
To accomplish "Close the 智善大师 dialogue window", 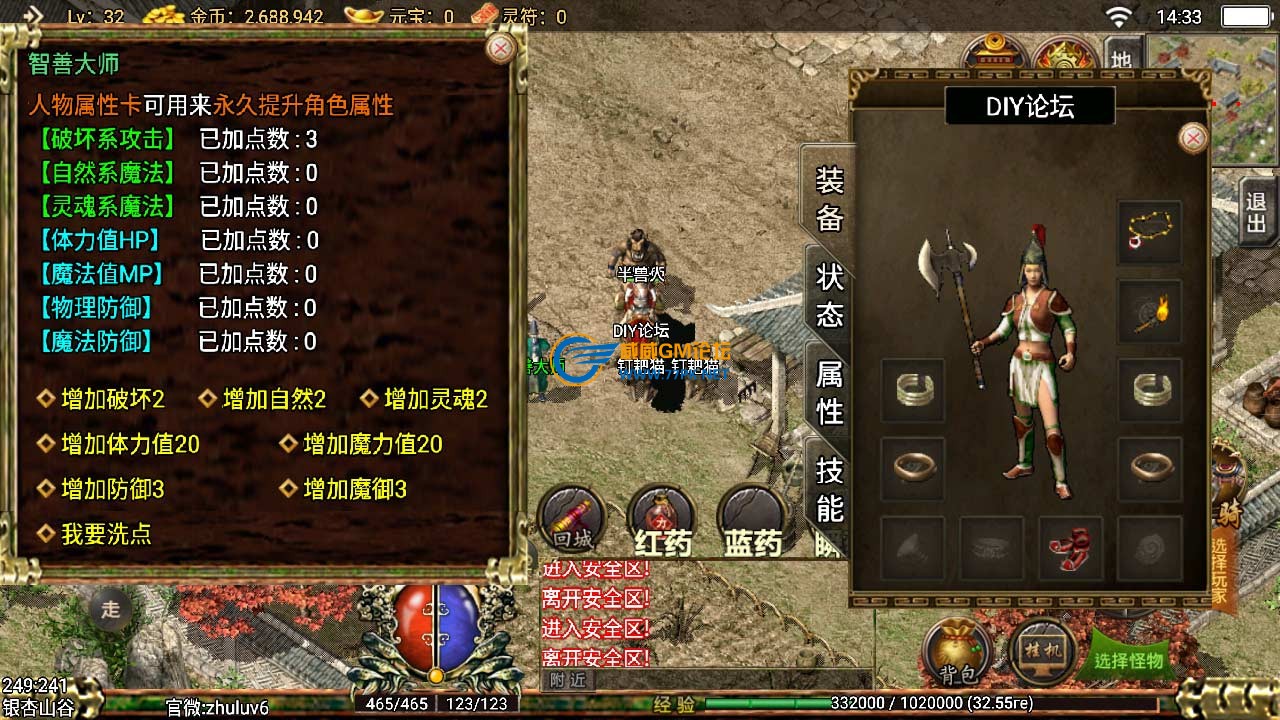I will point(499,47).
